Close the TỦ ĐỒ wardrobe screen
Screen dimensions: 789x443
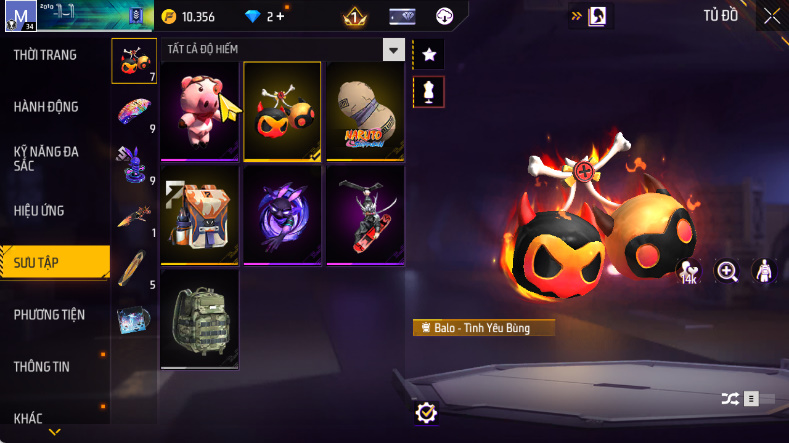tap(772, 16)
